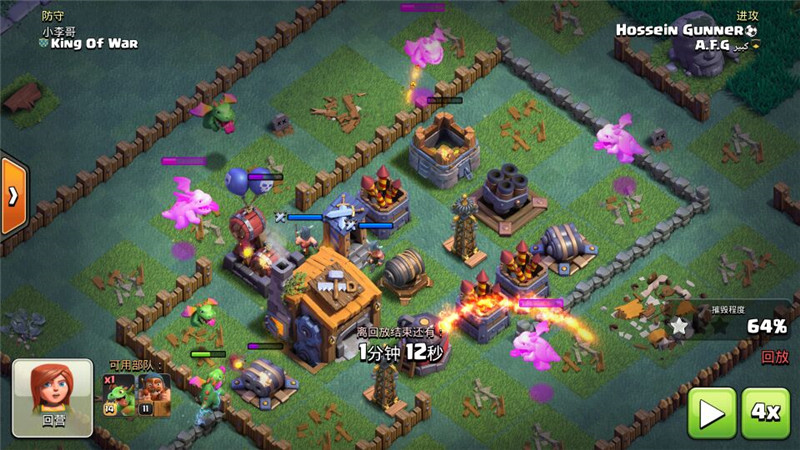Image resolution: width=800 pixels, height=450 pixels.
Task: Resume replay with the green play button
Action: pos(711,412)
